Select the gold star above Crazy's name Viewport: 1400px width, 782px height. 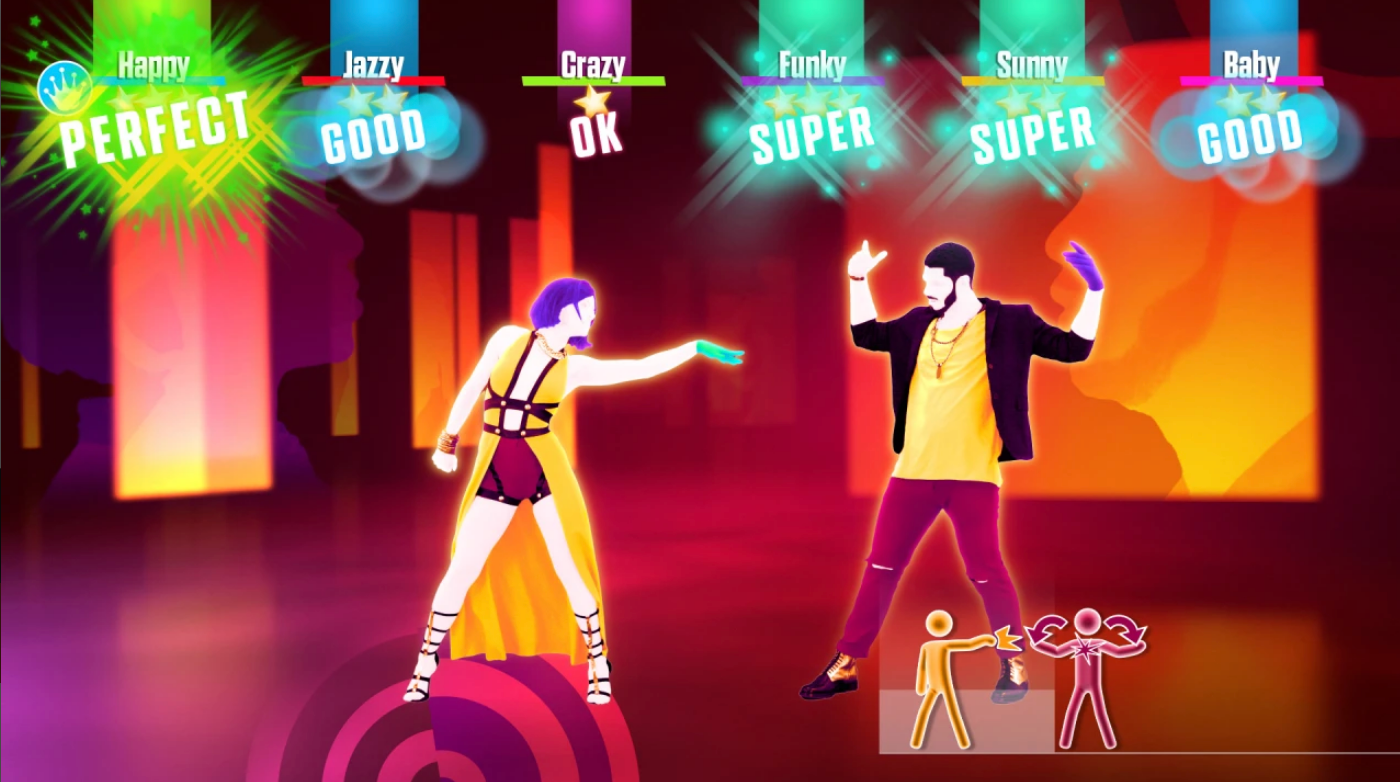592,98
